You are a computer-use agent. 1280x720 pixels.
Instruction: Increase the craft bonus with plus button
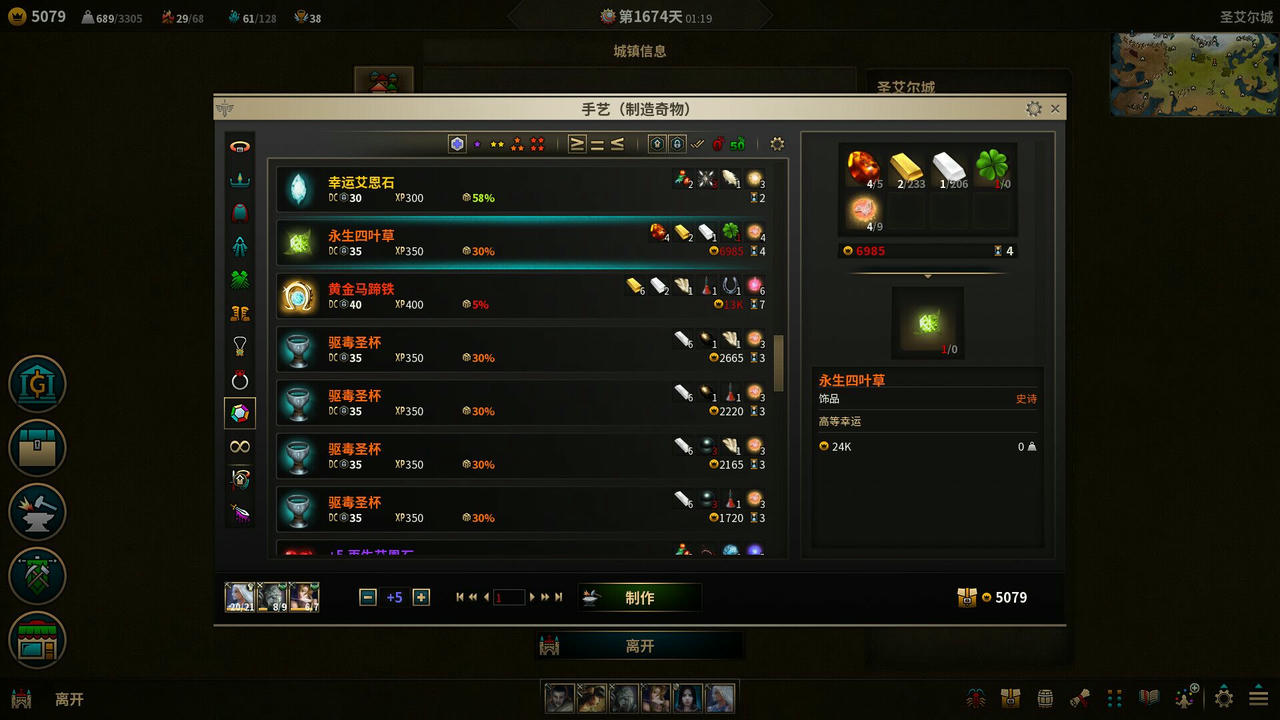click(421, 597)
